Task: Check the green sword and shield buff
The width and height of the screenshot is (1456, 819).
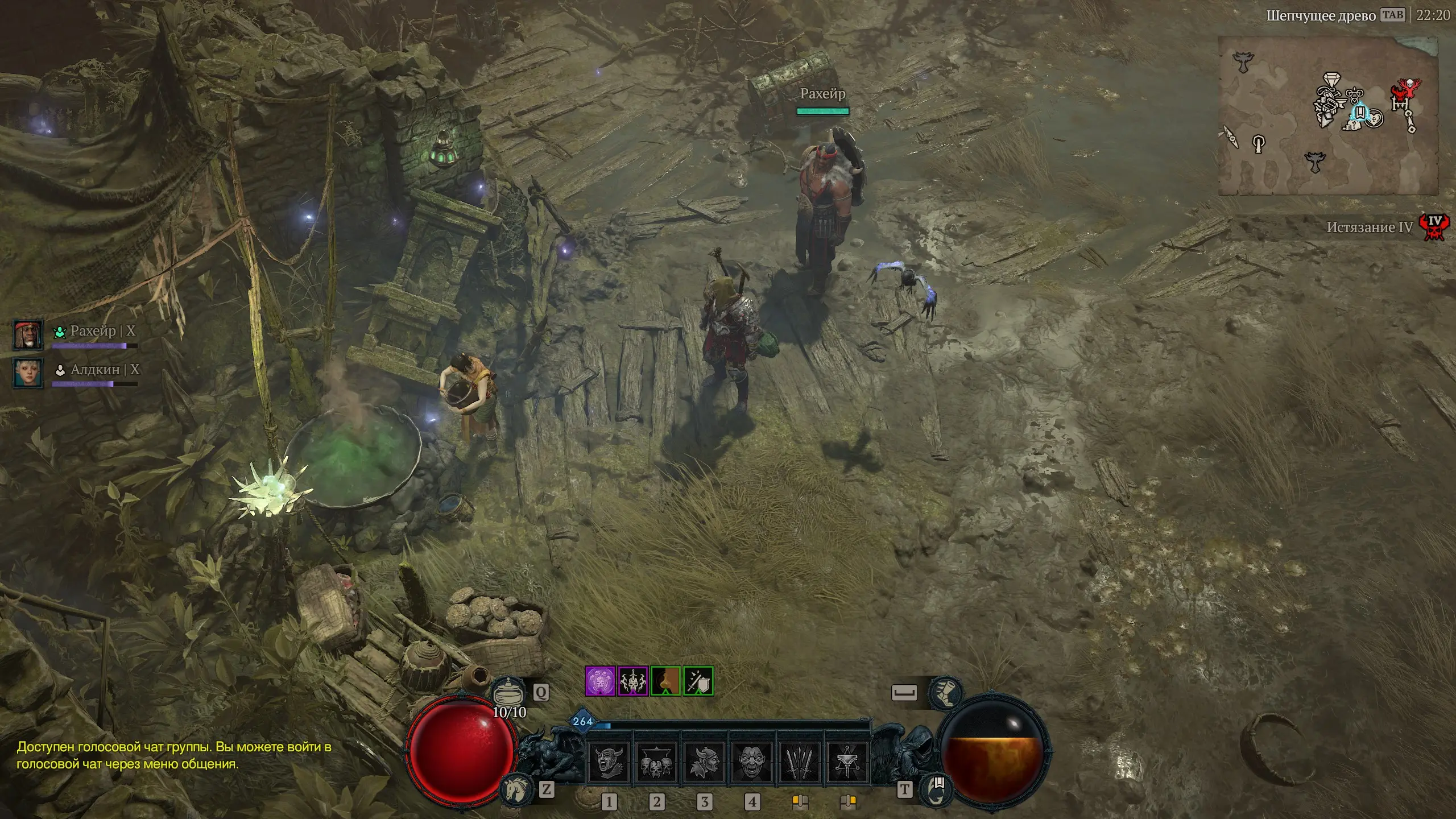Action: point(698,681)
